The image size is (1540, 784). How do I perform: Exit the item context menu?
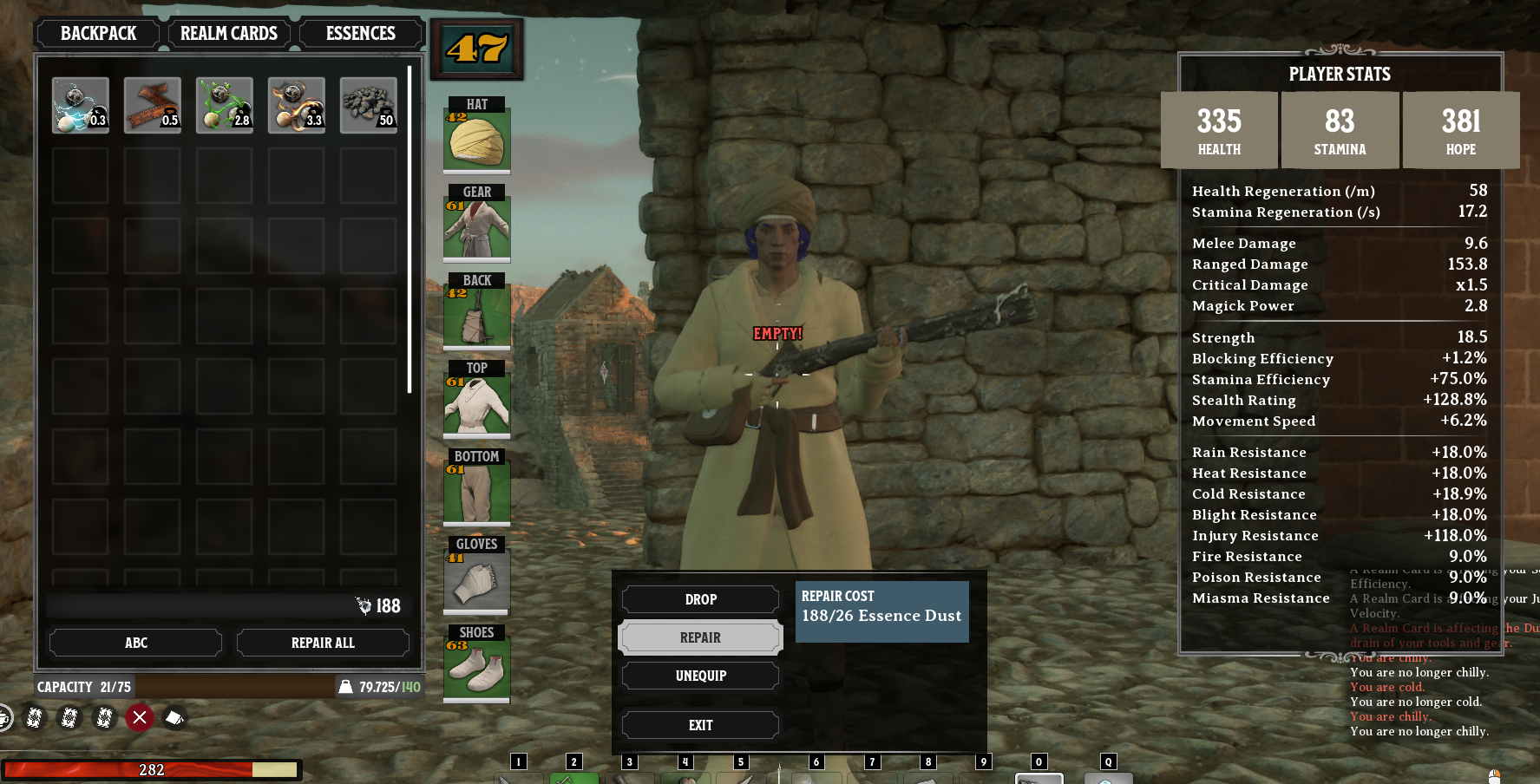[700, 725]
